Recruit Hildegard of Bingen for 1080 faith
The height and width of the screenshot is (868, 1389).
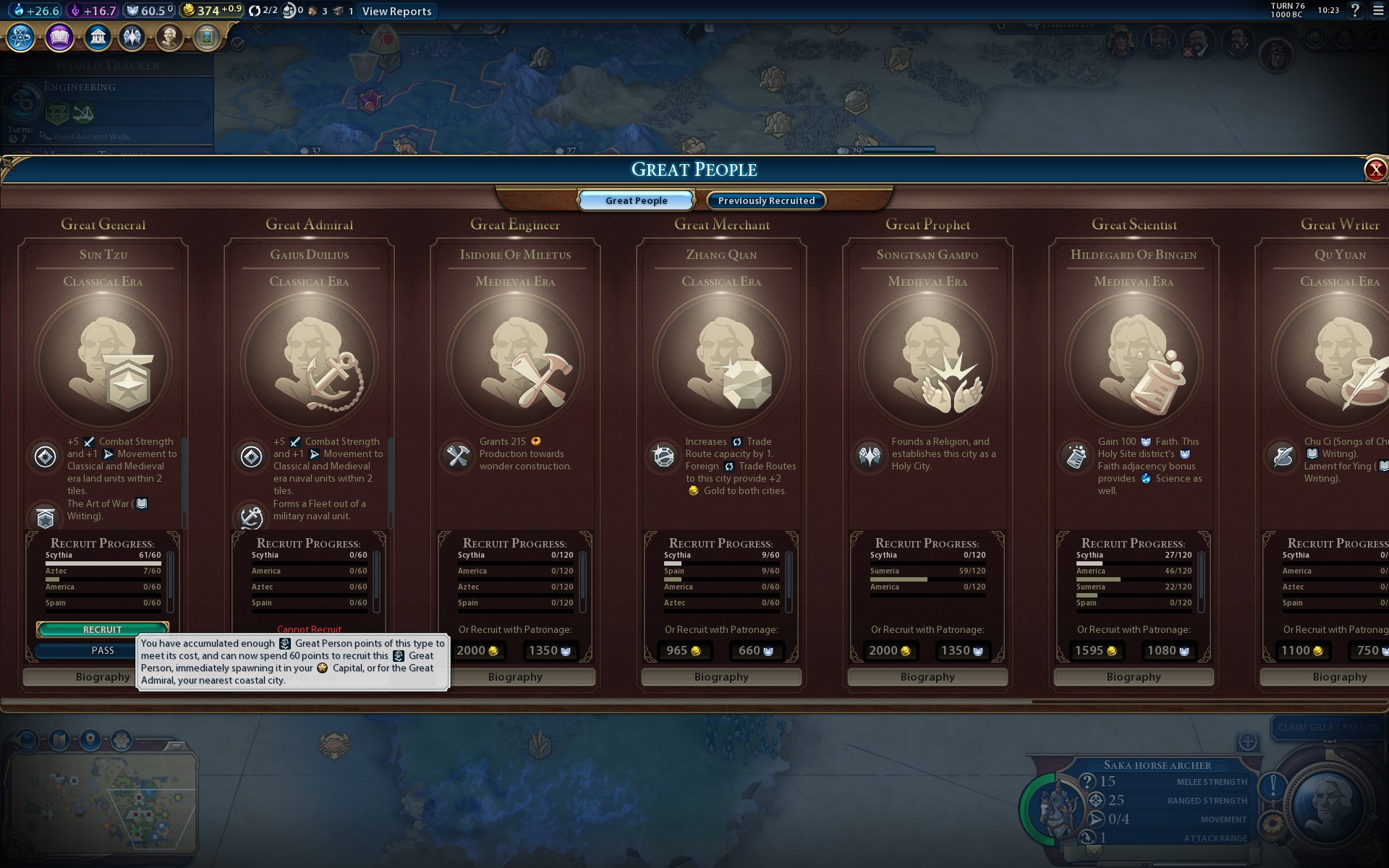[x=1168, y=650]
